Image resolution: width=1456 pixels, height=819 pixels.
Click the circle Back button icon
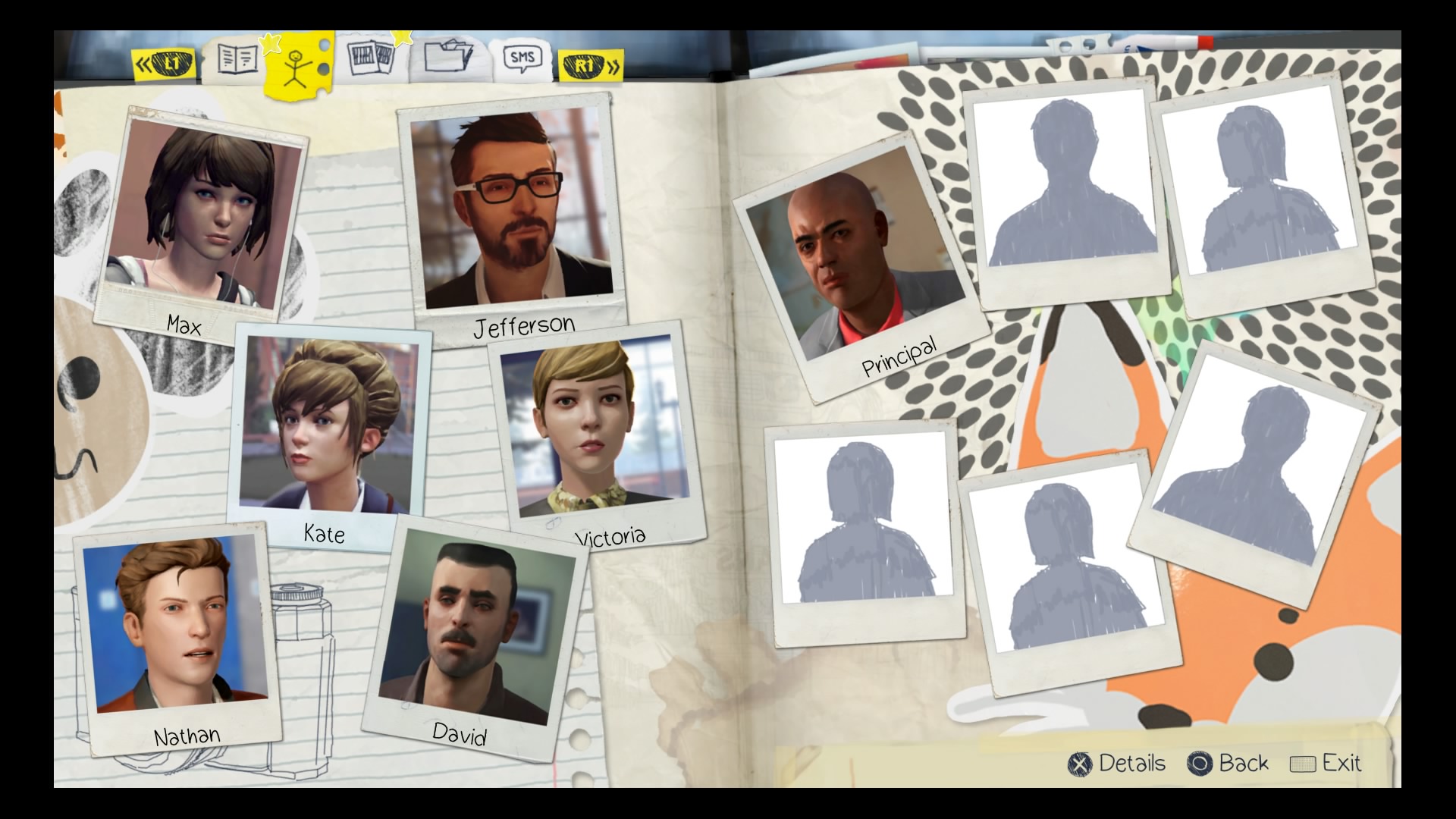click(x=1200, y=764)
